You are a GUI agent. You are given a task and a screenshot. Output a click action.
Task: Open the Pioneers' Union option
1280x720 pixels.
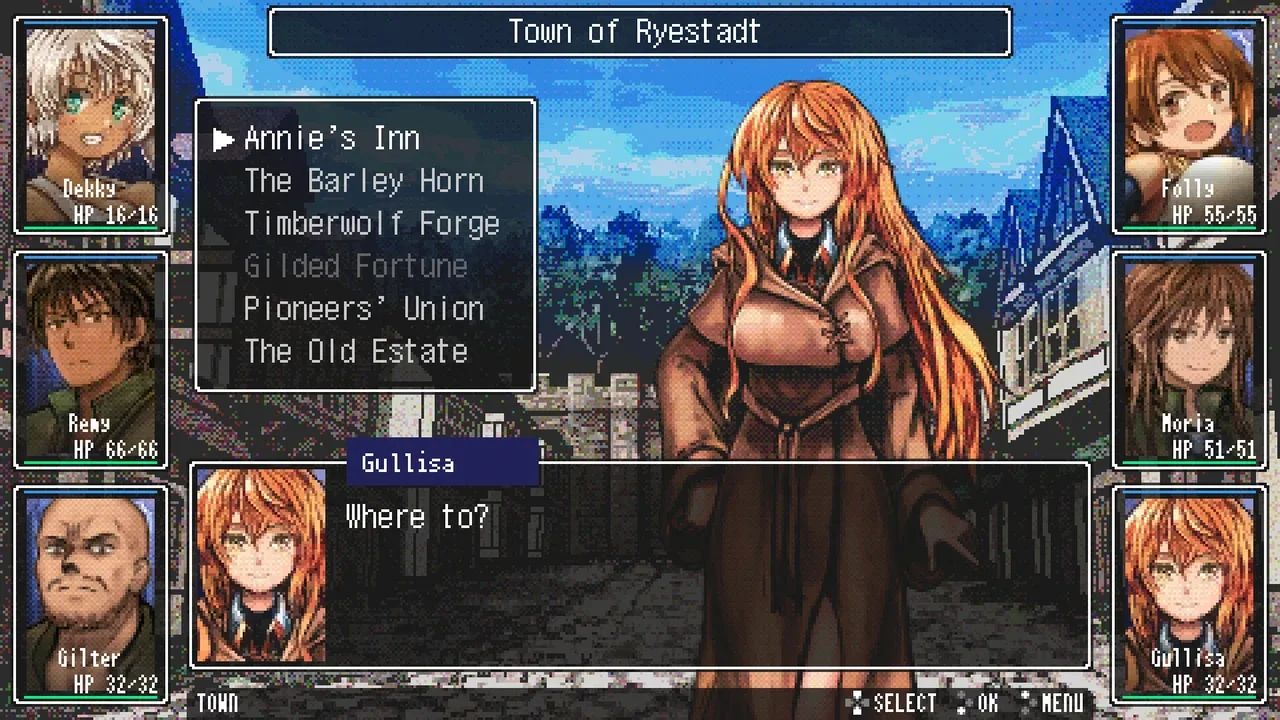coord(364,309)
